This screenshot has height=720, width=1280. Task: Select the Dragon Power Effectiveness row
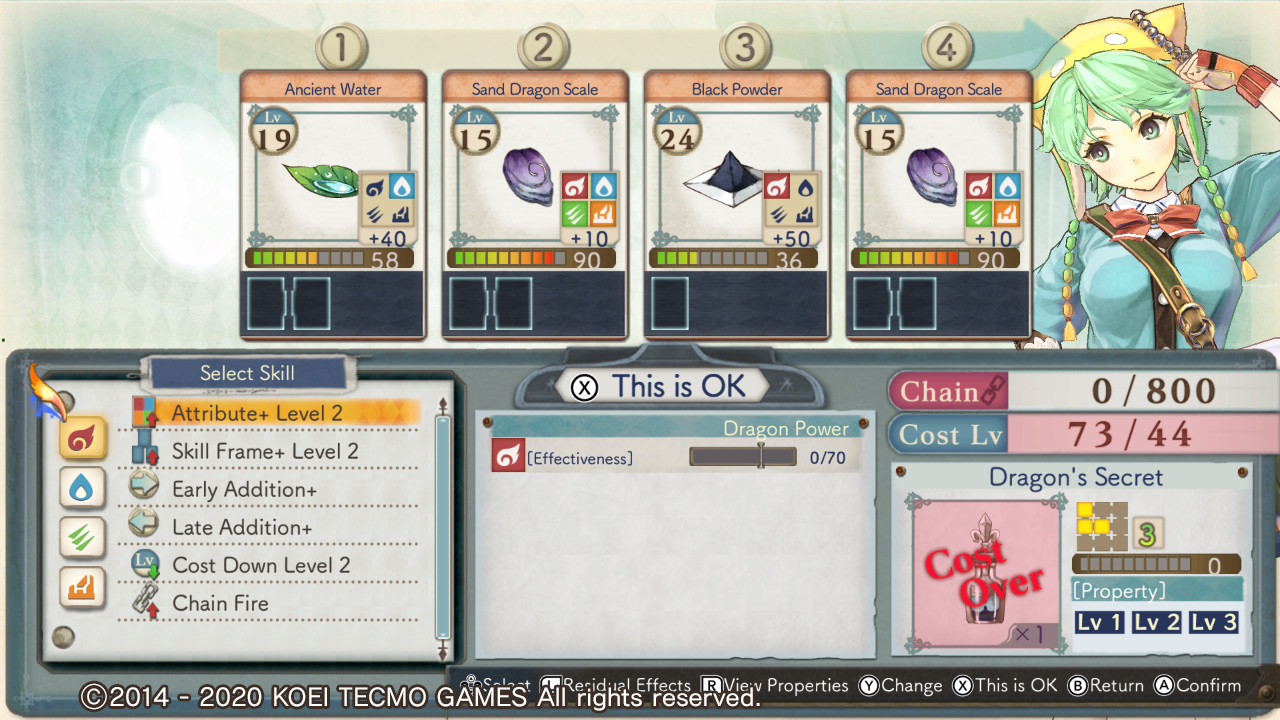click(x=675, y=458)
